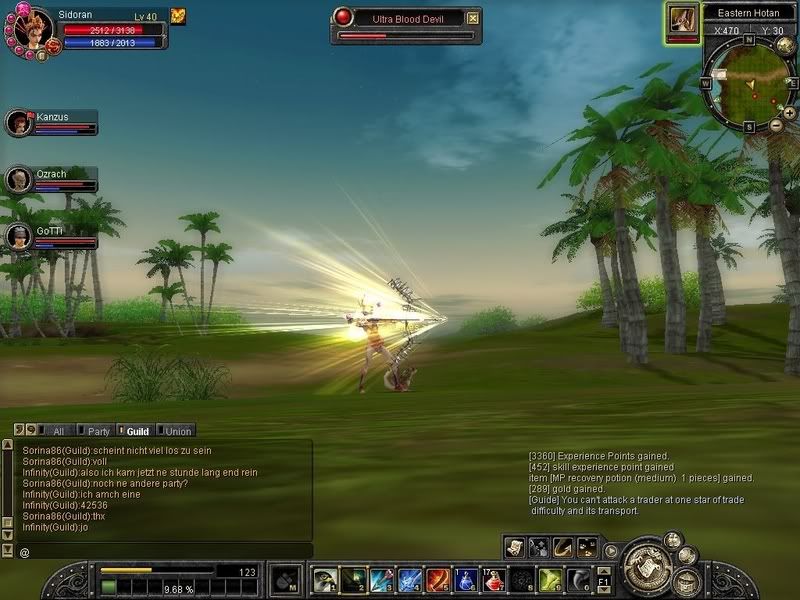Close the Ultra Blood Devil target frame
Screen dimensions: 800x600
point(473,18)
